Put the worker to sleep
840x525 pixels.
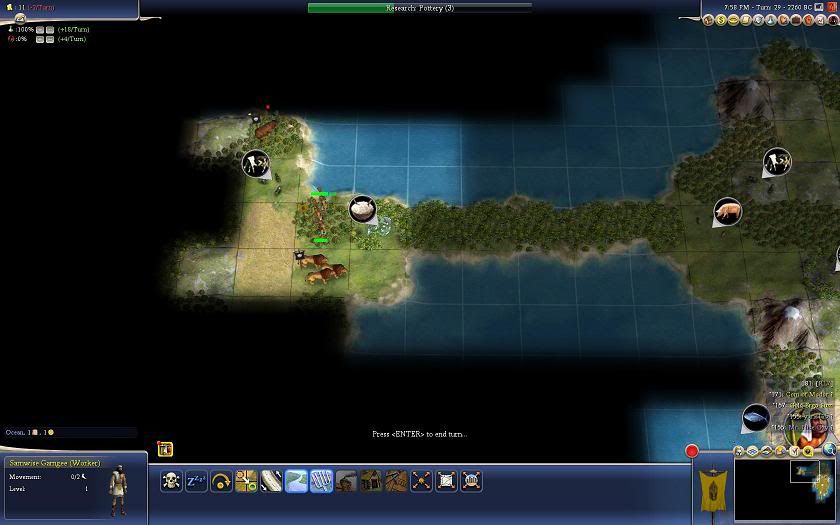[x=196, y=481]
